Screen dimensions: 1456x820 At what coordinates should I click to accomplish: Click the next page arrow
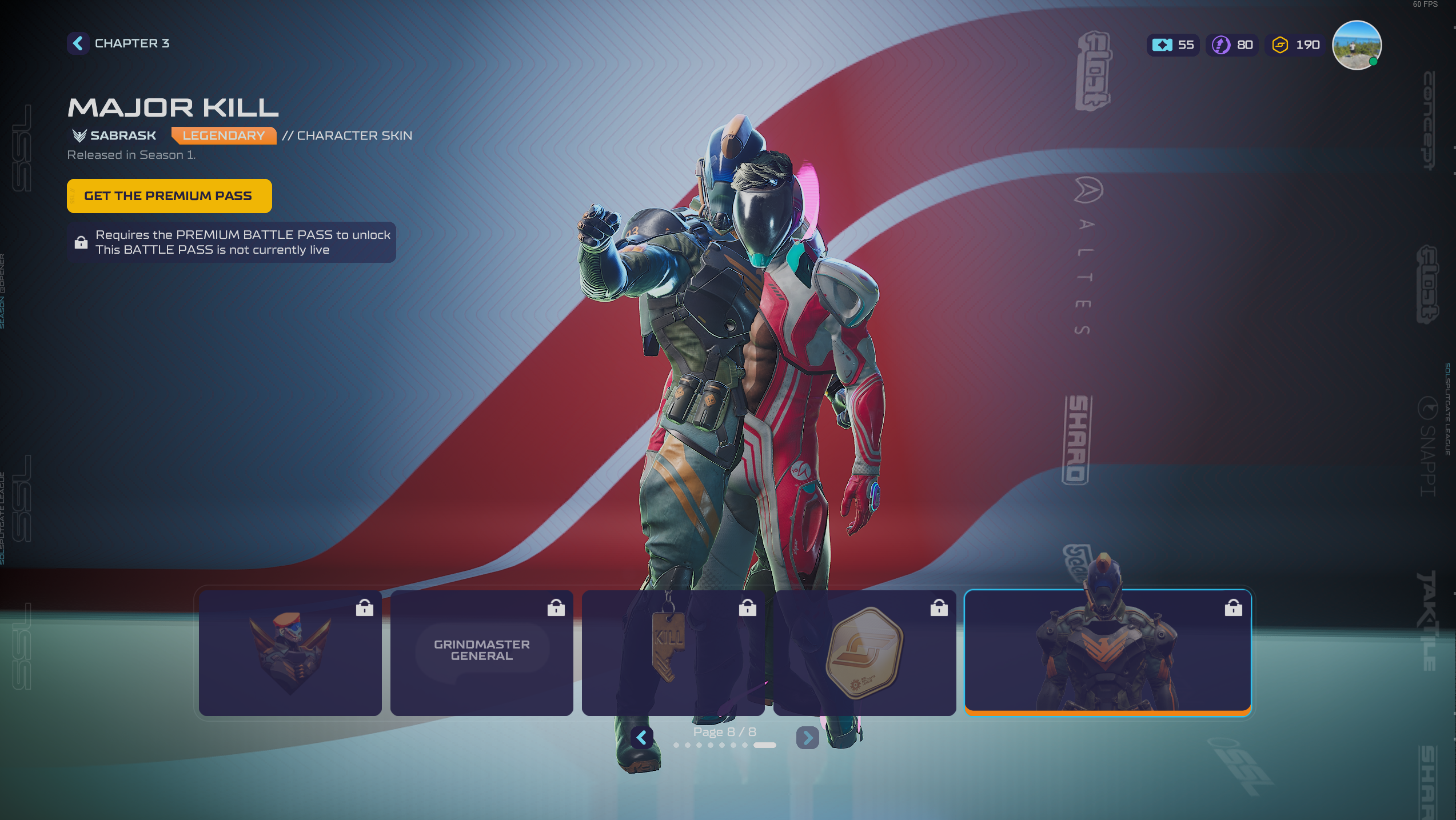(x=807, y=738)
